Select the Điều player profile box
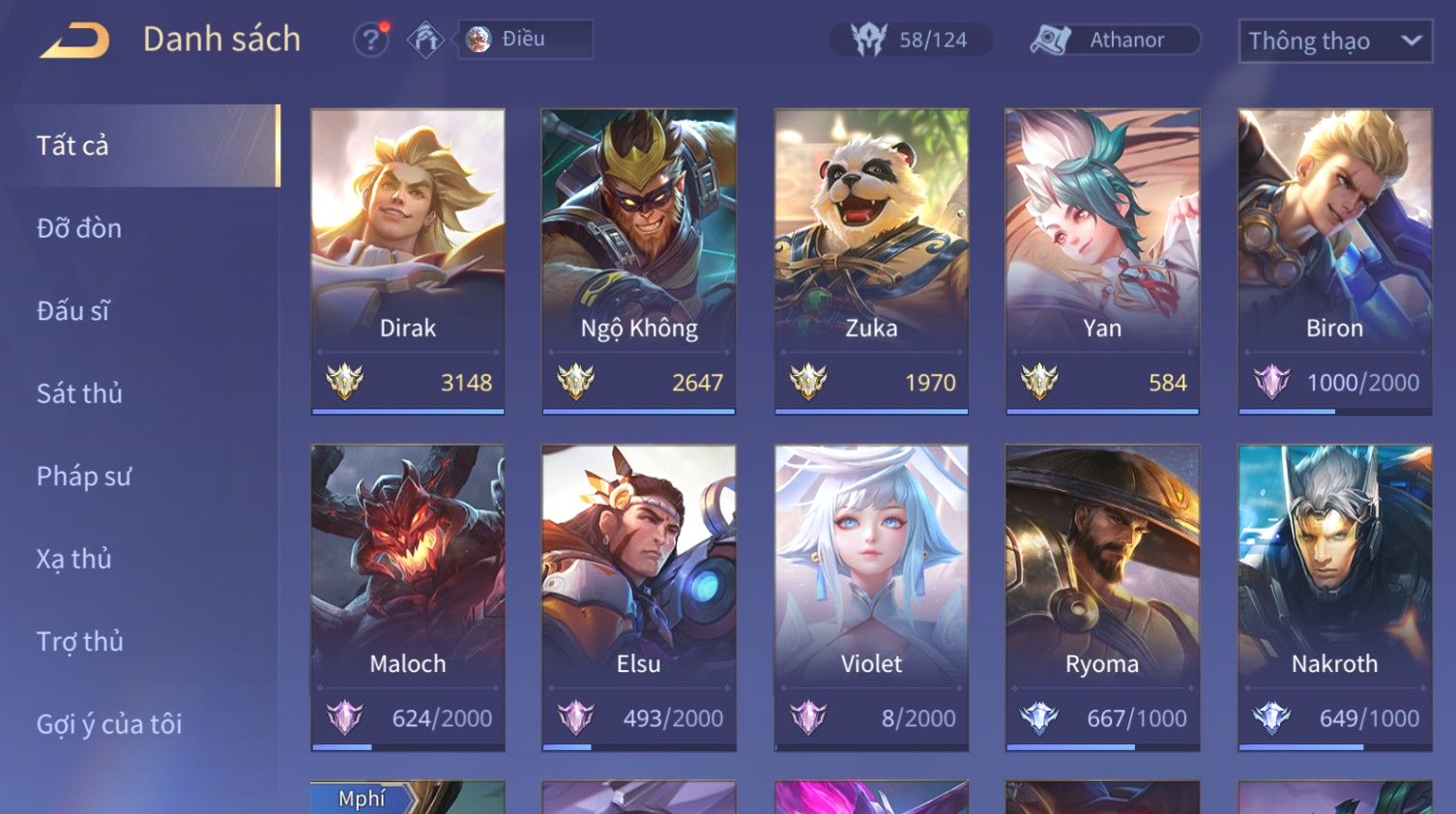This screenshot has width=1456, height=814. [x=524, y=40]
